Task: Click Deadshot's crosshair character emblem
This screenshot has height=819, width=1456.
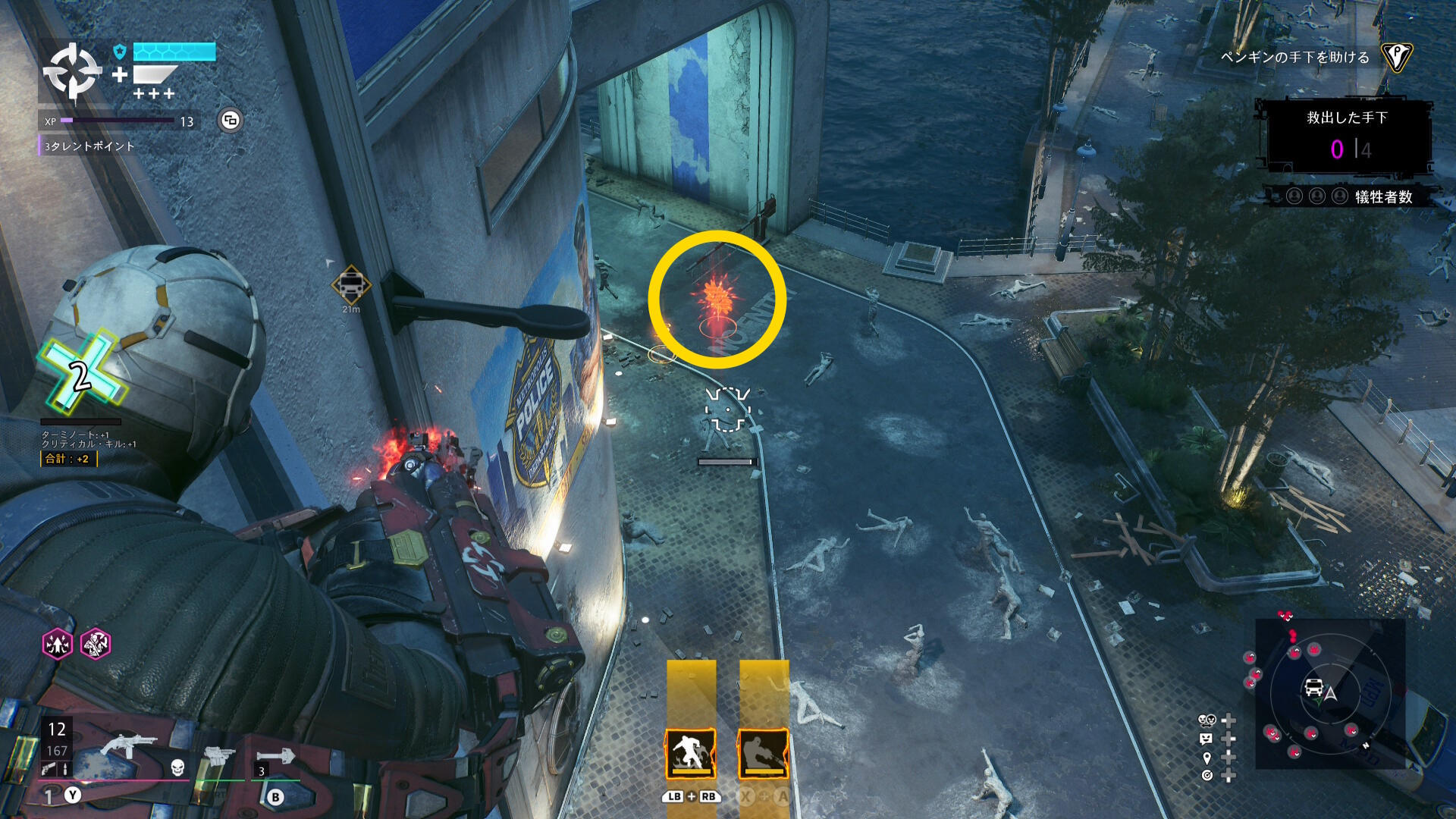Action: [x=72, y=72]
